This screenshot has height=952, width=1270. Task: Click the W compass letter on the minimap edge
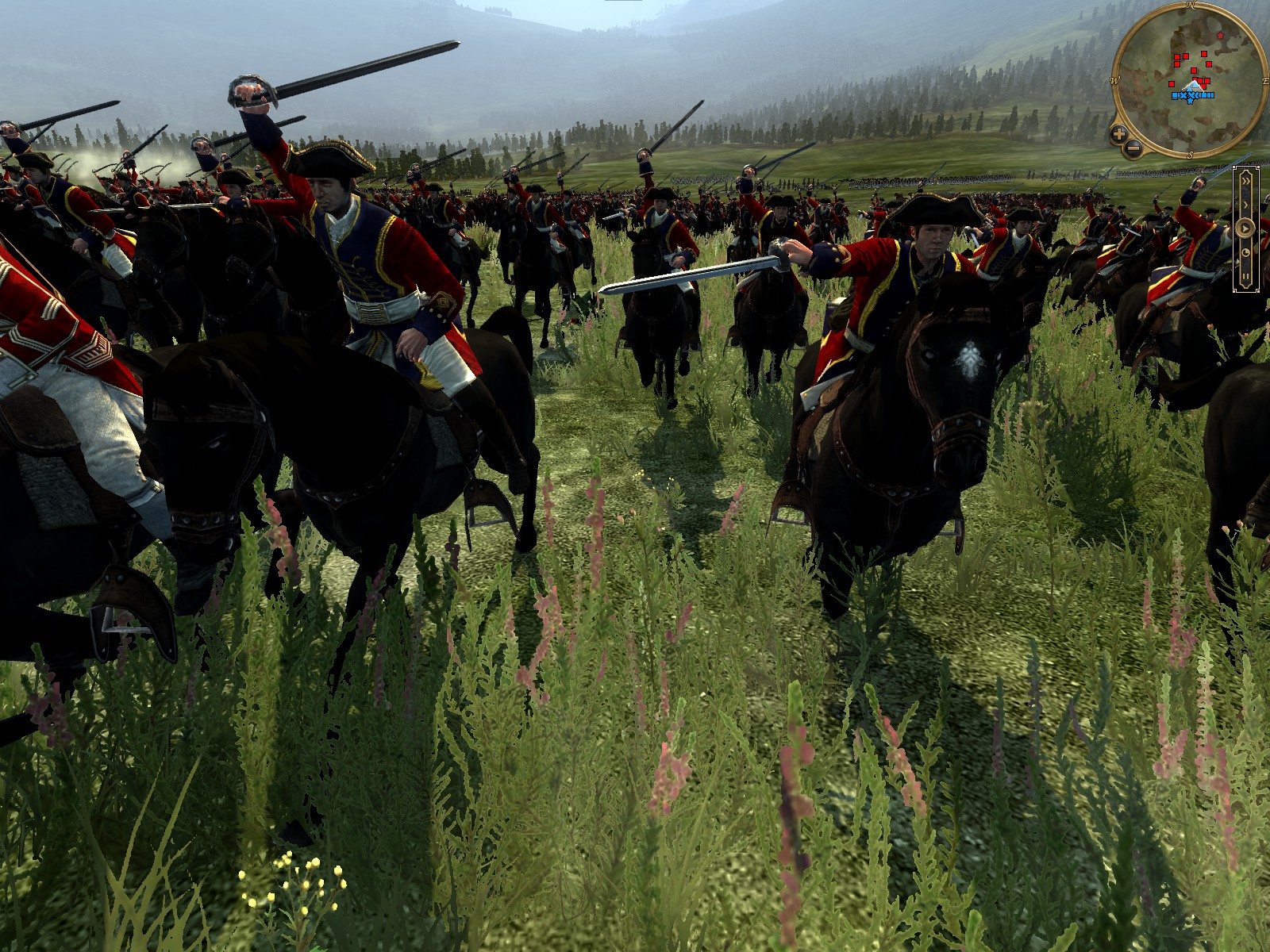[1114, 80]
